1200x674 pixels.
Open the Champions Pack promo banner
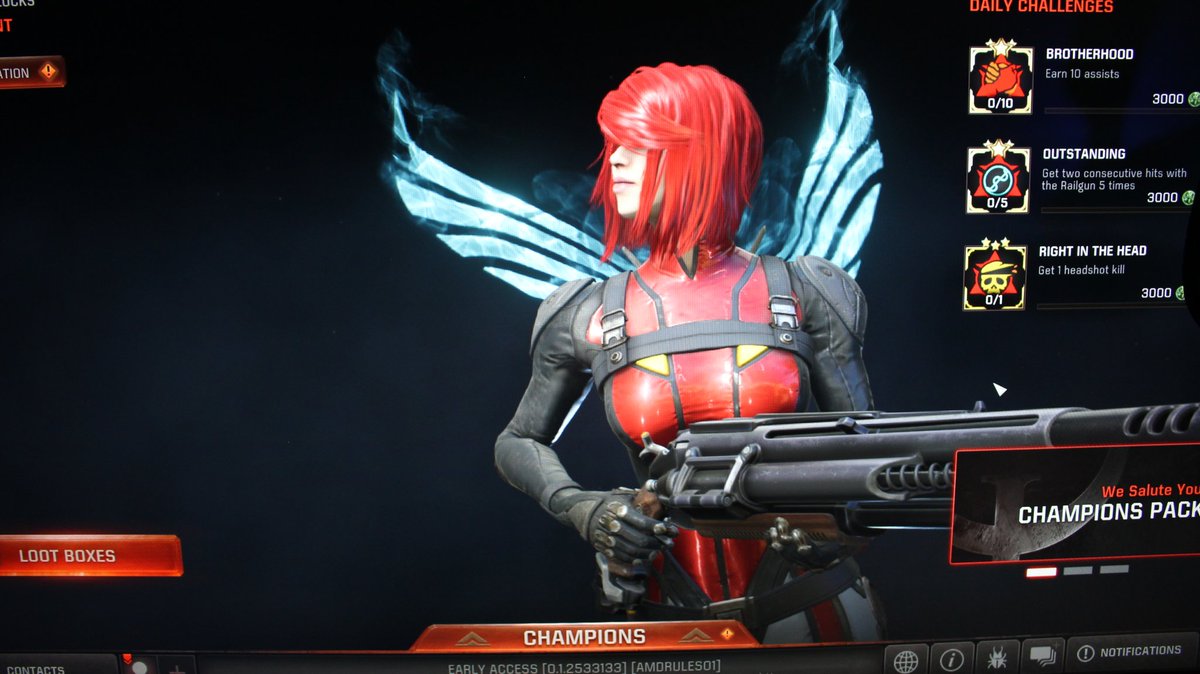(x=1078, y=505)
